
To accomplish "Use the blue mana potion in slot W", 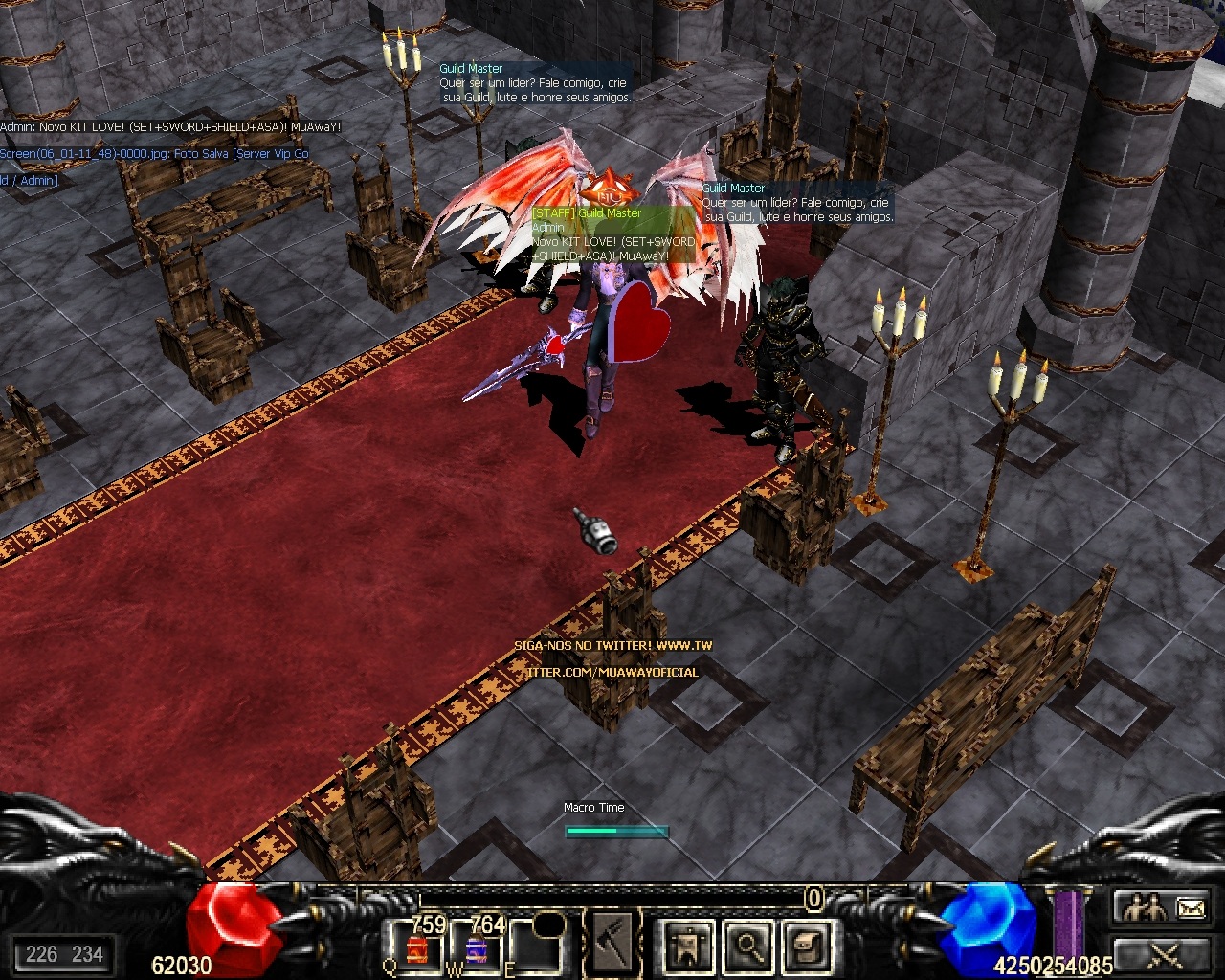I will (x=476, y=949).
